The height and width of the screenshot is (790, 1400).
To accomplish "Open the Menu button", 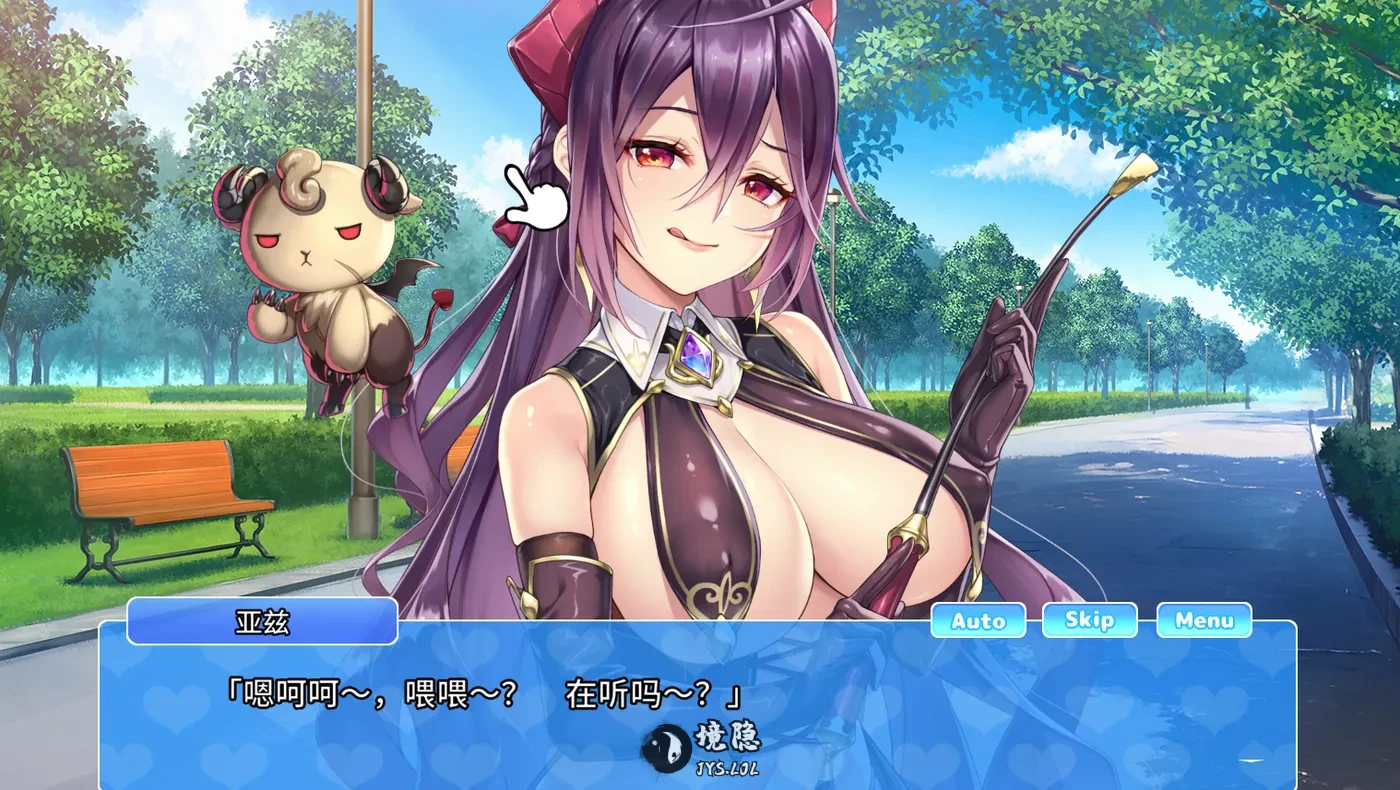I will (1204, 620).
